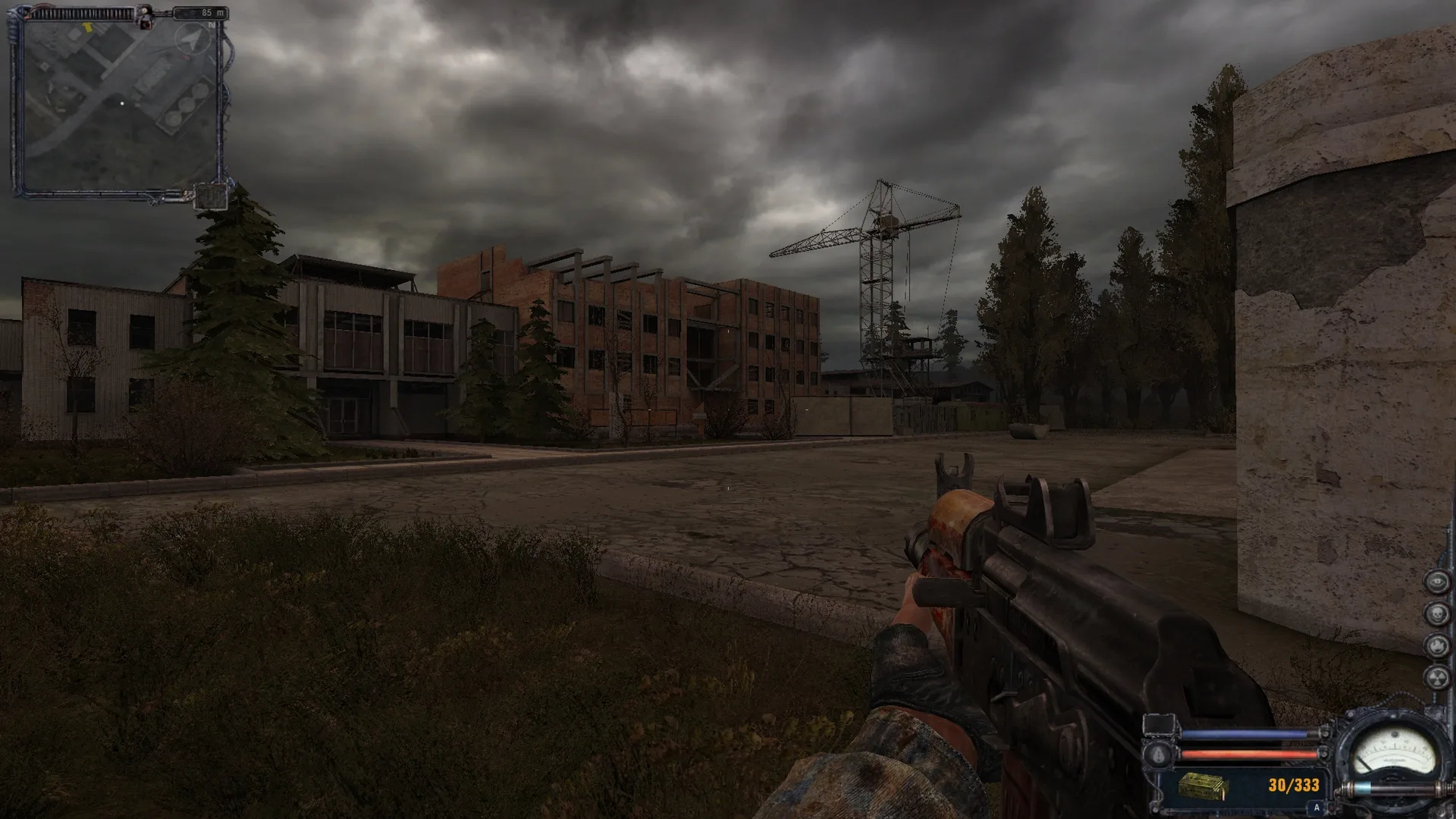The image size is (1456, 819).
Task: Click the ammo box icon in the HUD
Action: point(1203,786)
